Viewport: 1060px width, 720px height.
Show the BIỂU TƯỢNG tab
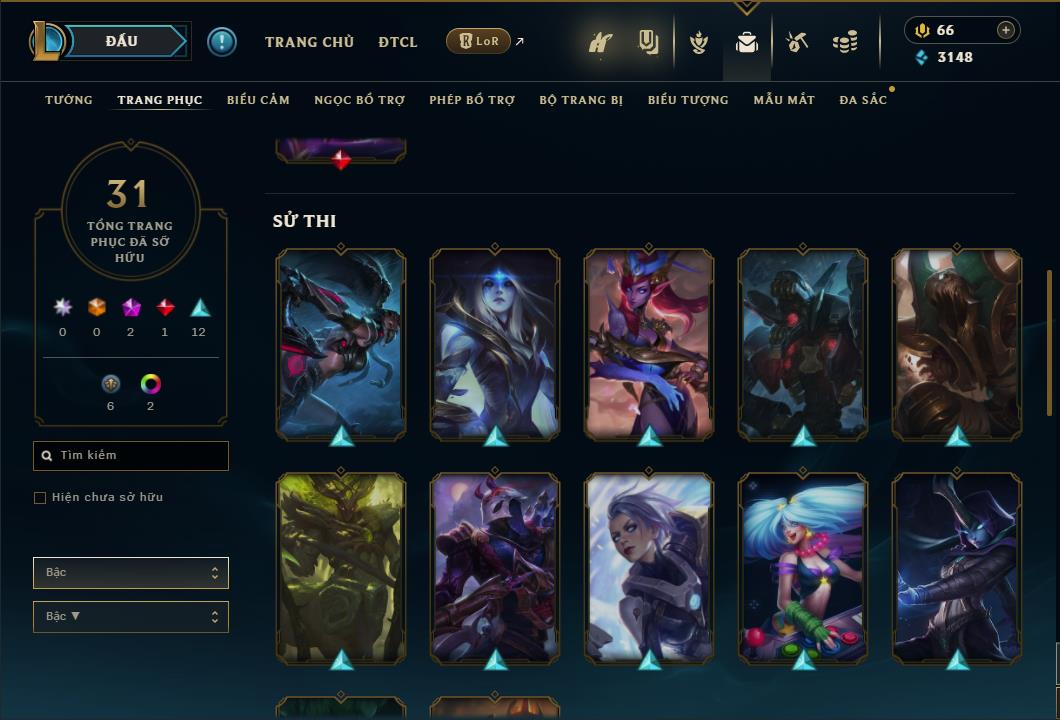coord(688,100)
